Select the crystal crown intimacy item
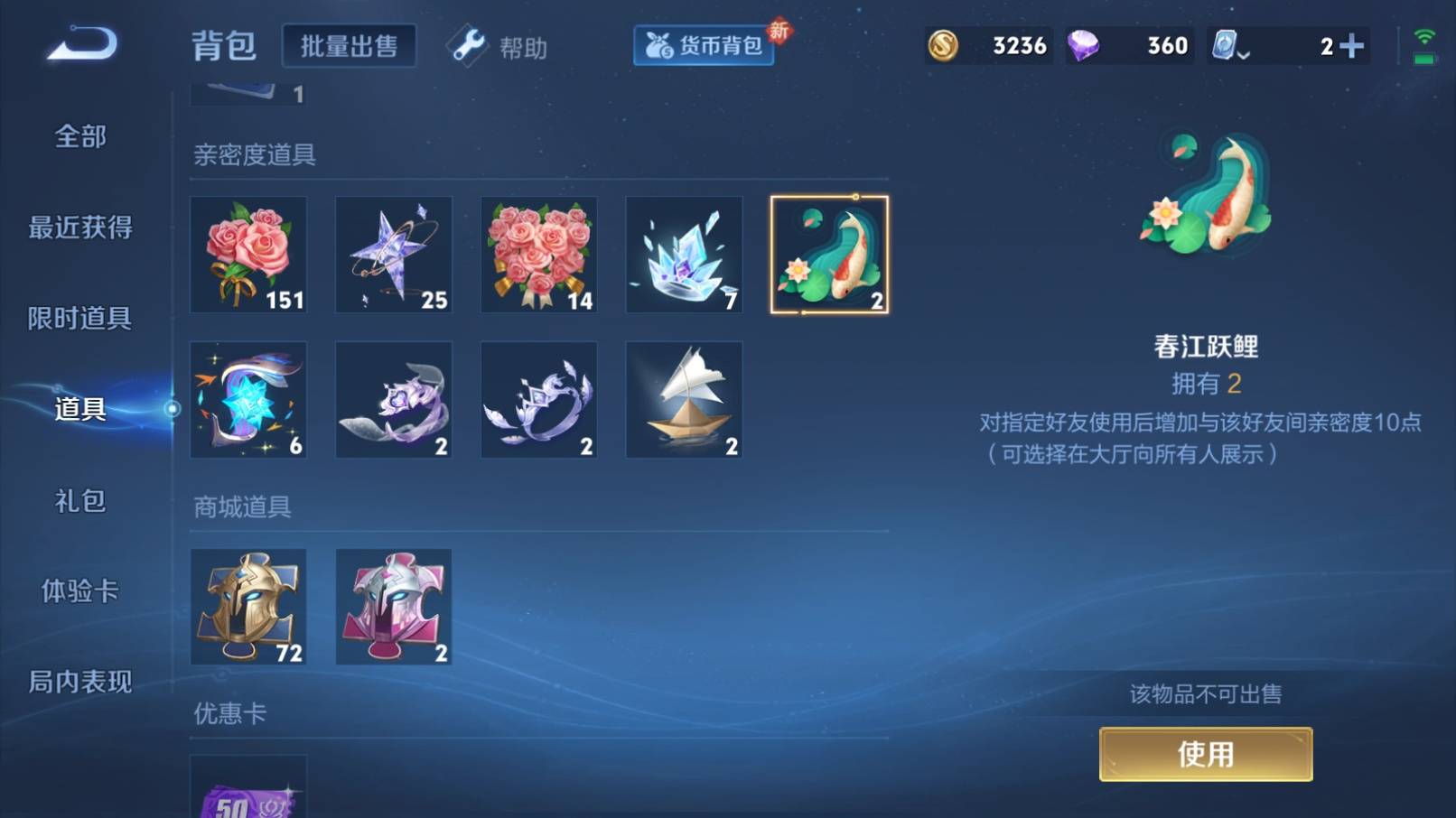This screenshot has width=1456, height=818. click(684, 254)
